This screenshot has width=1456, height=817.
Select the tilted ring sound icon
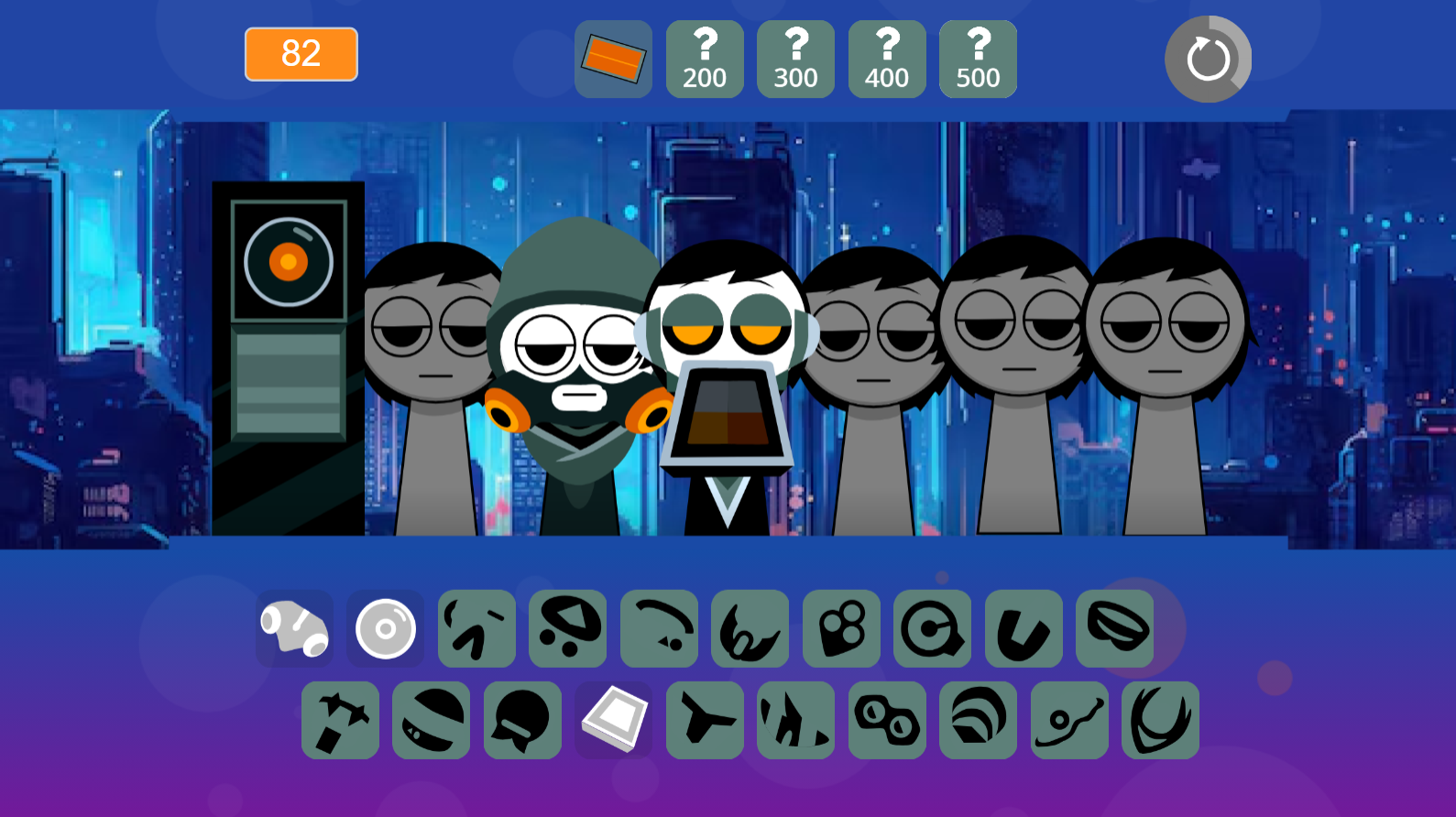pyautogui.click(x=1115, y=629)
